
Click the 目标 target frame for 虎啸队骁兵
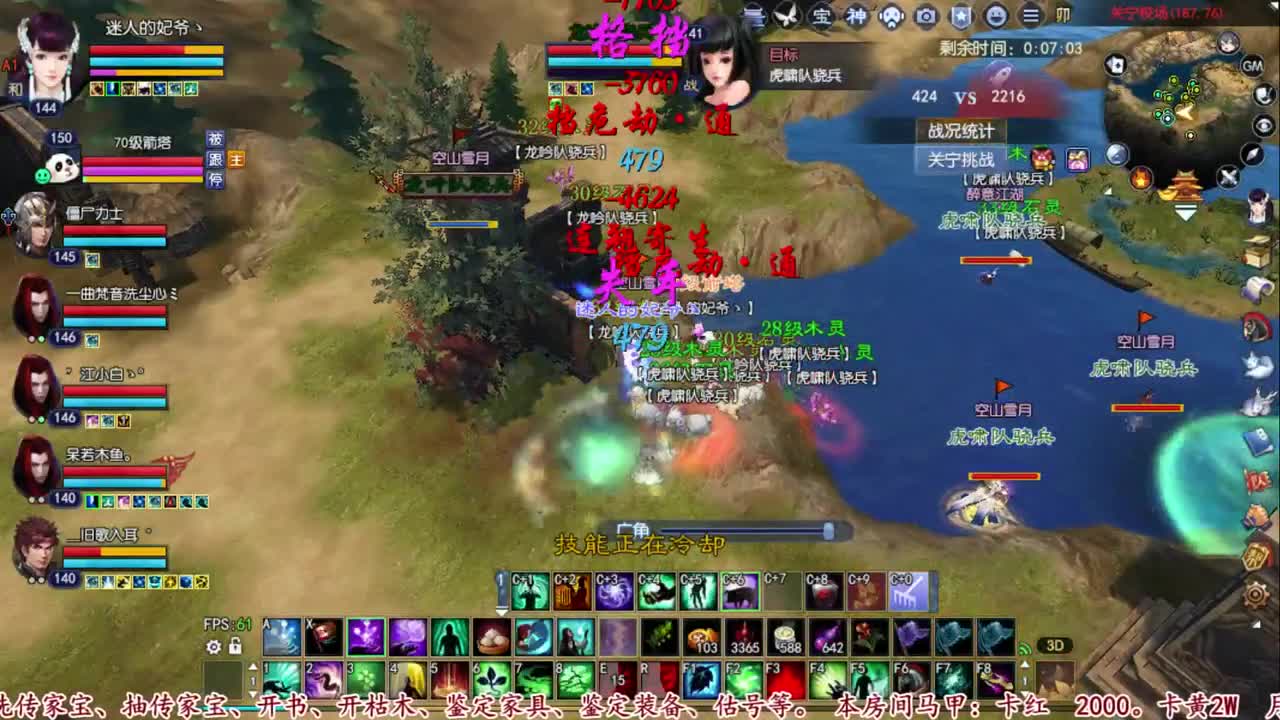tap(805, 65)
